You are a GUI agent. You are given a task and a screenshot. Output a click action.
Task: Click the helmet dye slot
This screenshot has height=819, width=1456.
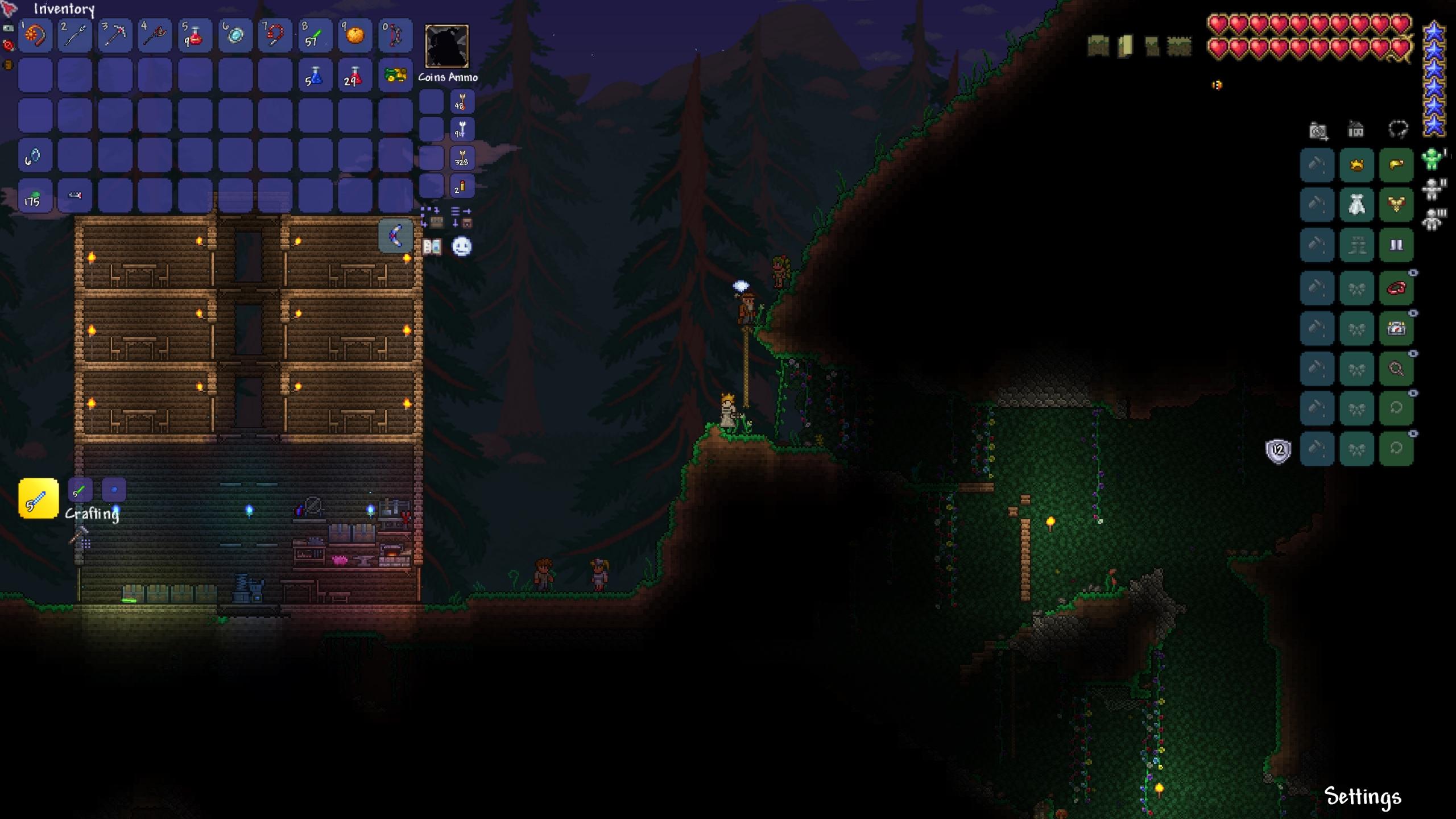1317,165
